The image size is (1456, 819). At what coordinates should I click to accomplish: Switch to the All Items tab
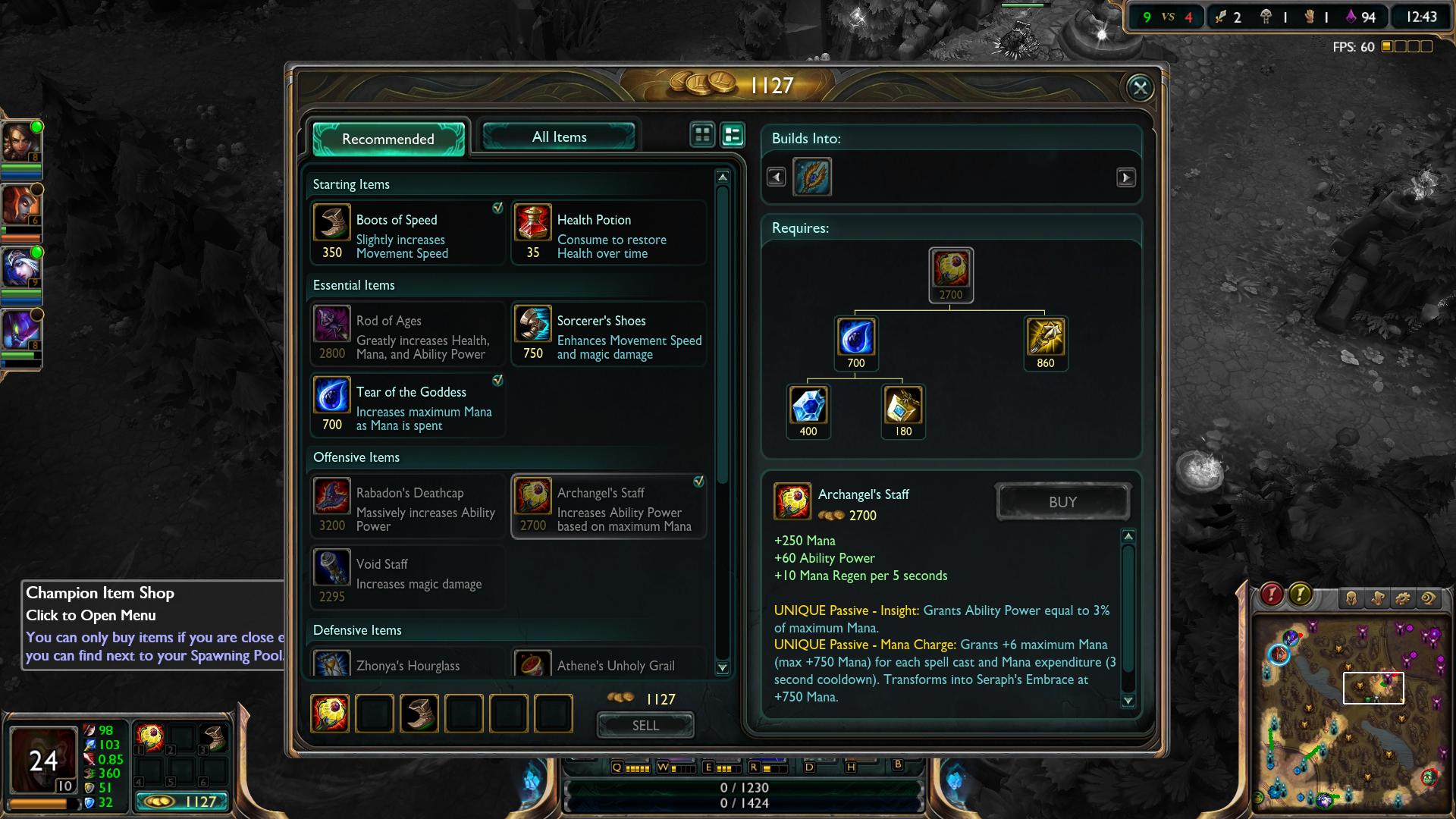coord(559,137)
